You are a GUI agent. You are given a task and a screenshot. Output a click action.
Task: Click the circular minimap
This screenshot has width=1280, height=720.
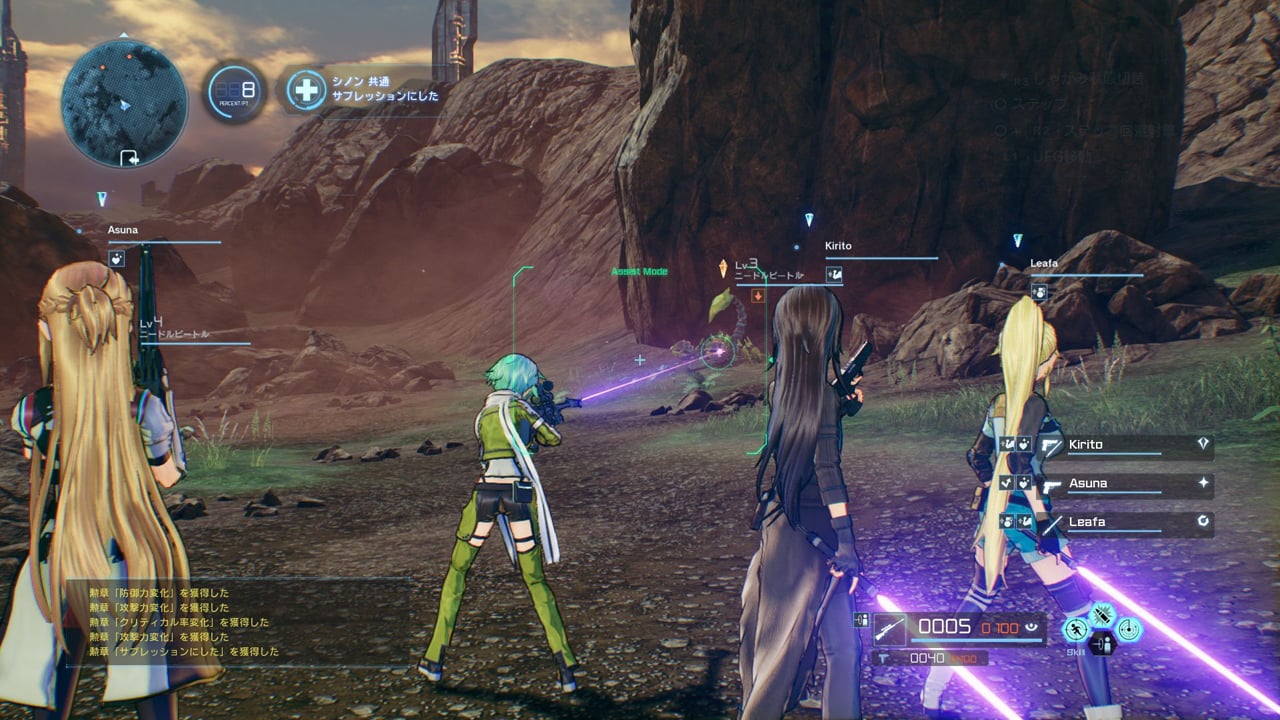coord(124,103)
